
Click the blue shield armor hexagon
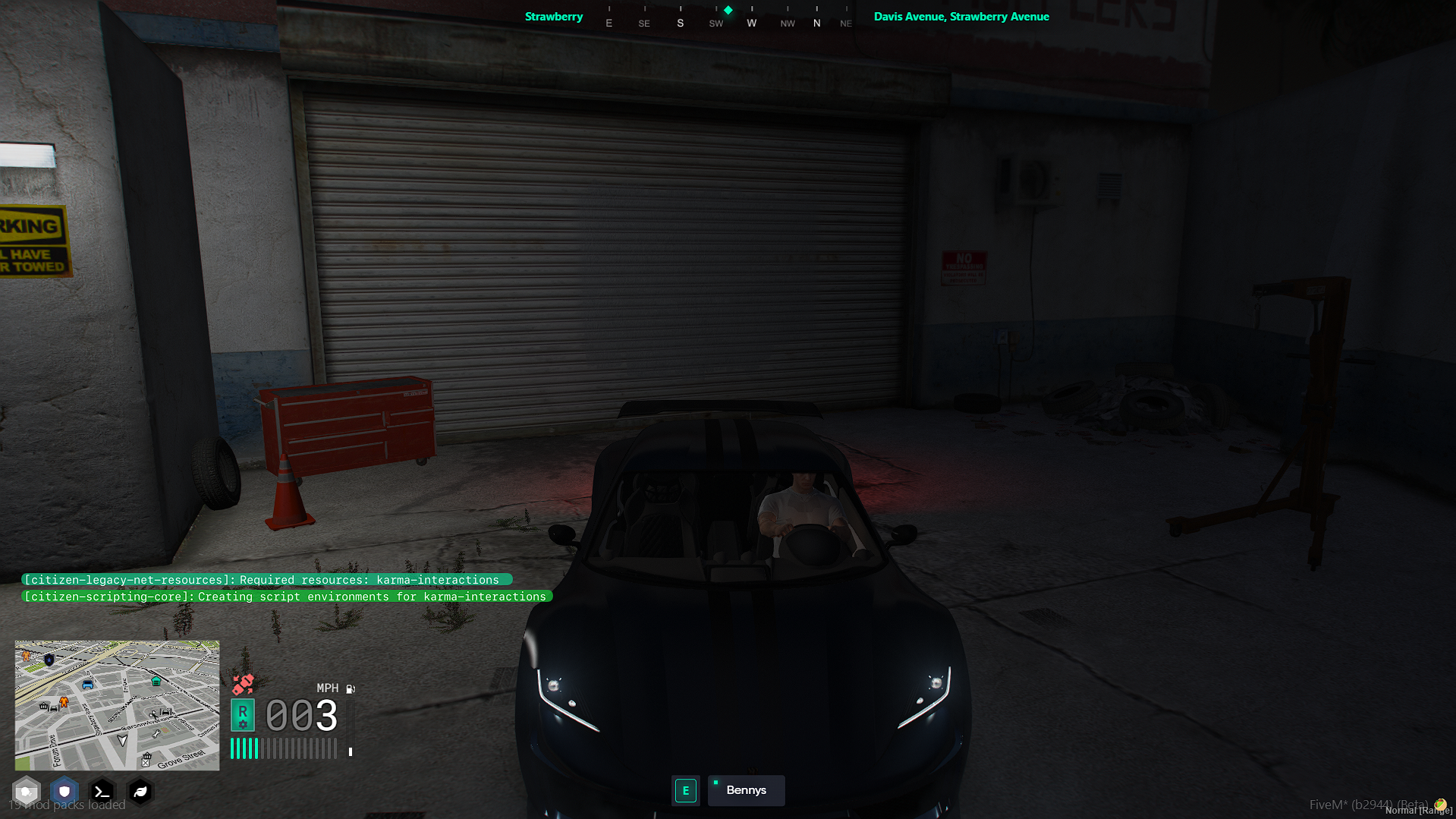click(x=64, y=792)
